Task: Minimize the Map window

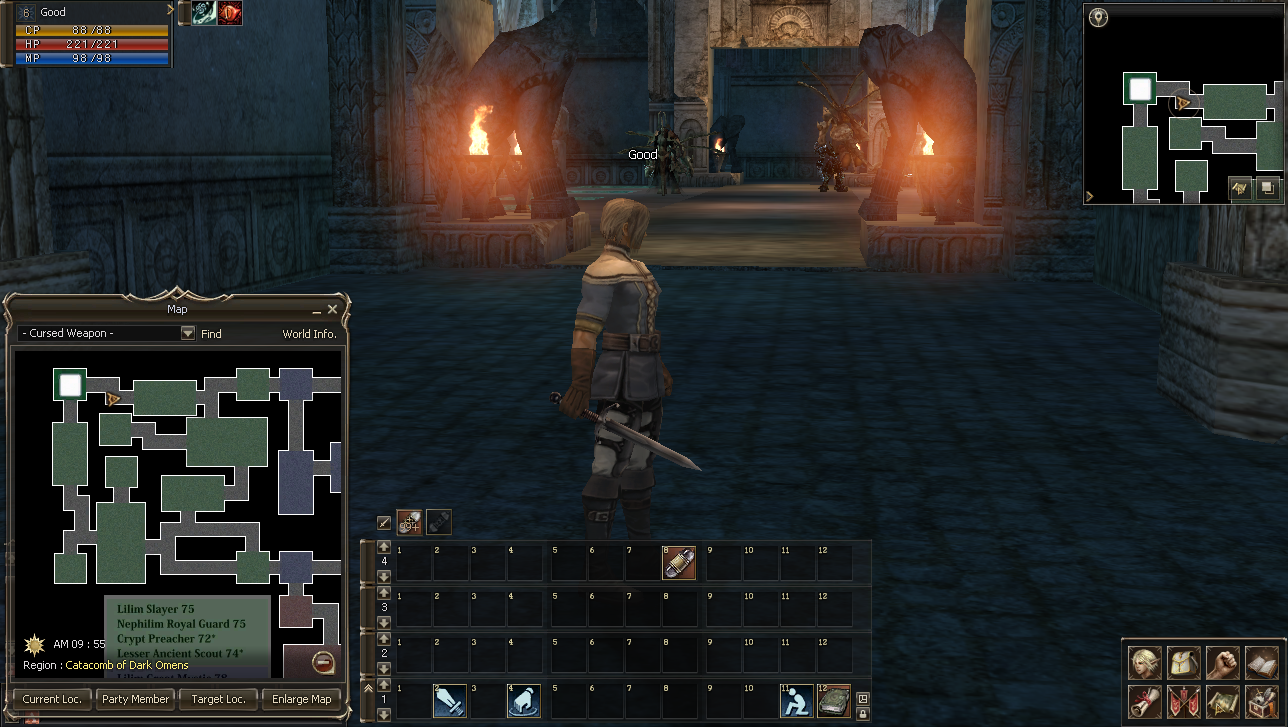Action: click(x=318, y=310)
